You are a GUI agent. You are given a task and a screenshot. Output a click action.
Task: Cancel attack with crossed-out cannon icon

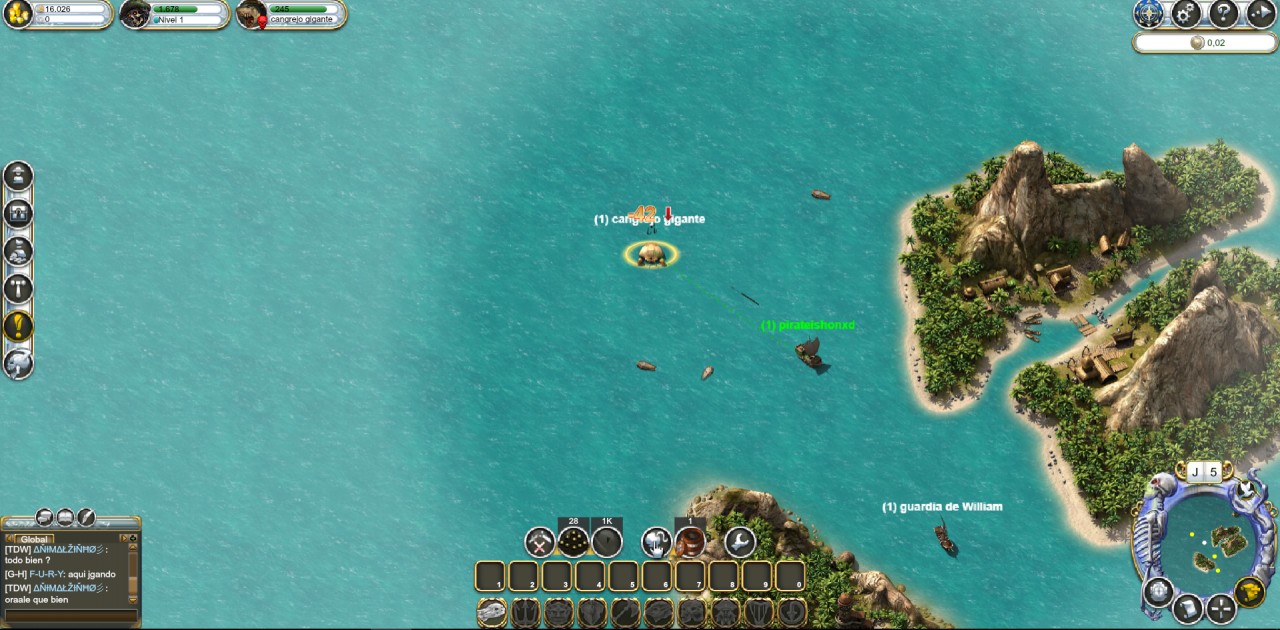[x=540, y=542]
